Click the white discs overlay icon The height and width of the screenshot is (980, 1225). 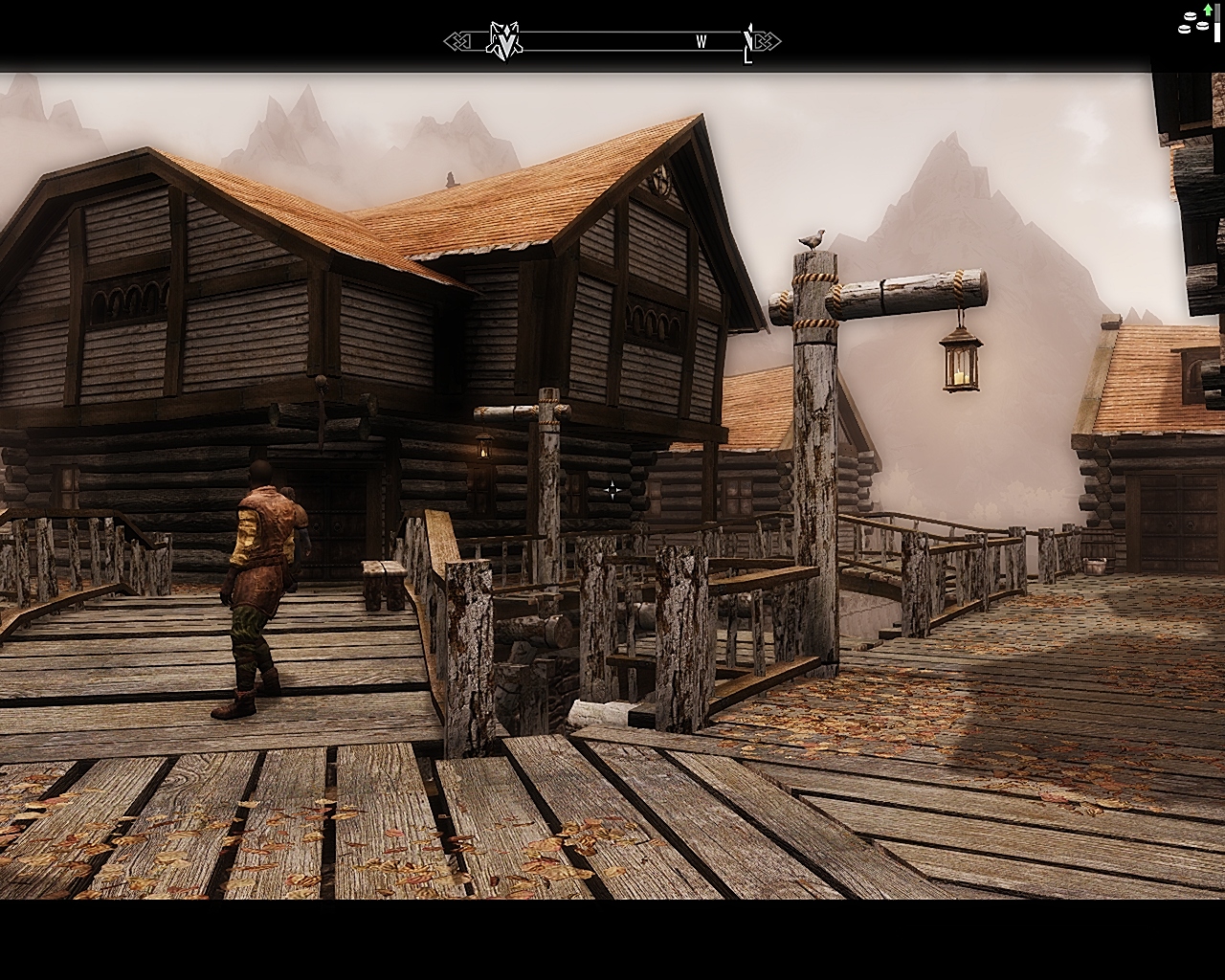click(1192, 22)
